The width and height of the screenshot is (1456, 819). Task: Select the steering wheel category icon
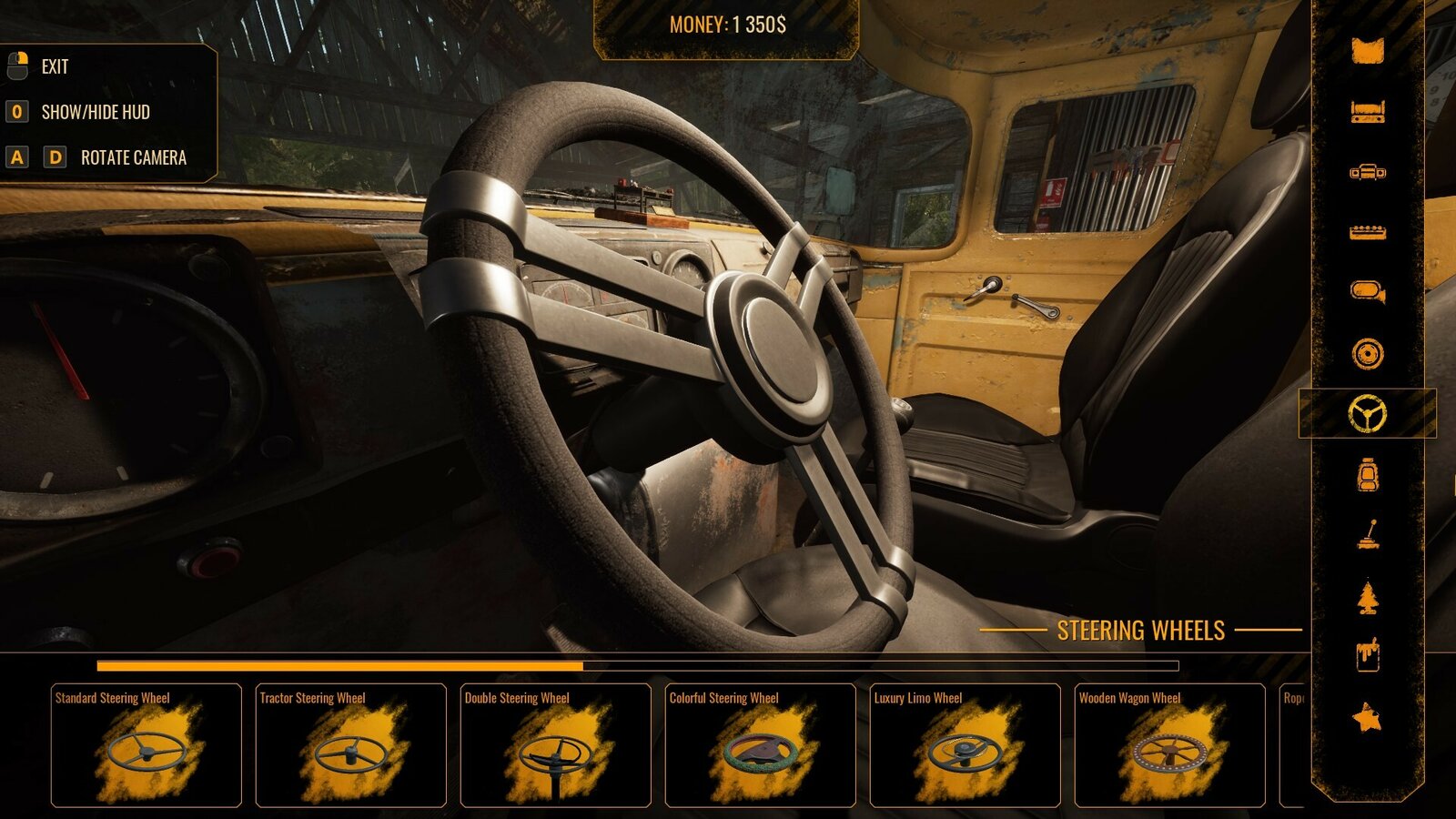coord(1367,414)
